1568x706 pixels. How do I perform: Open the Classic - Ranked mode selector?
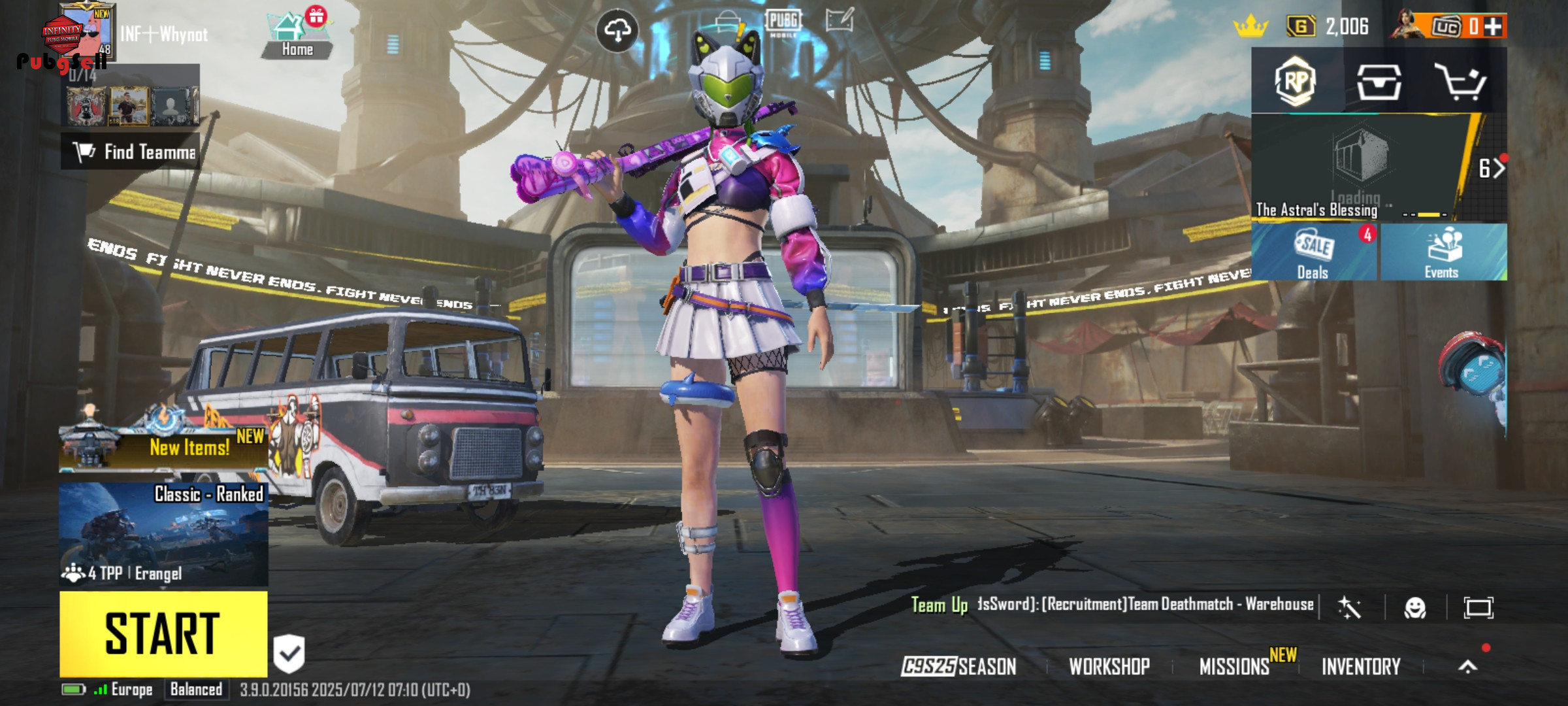163,534
